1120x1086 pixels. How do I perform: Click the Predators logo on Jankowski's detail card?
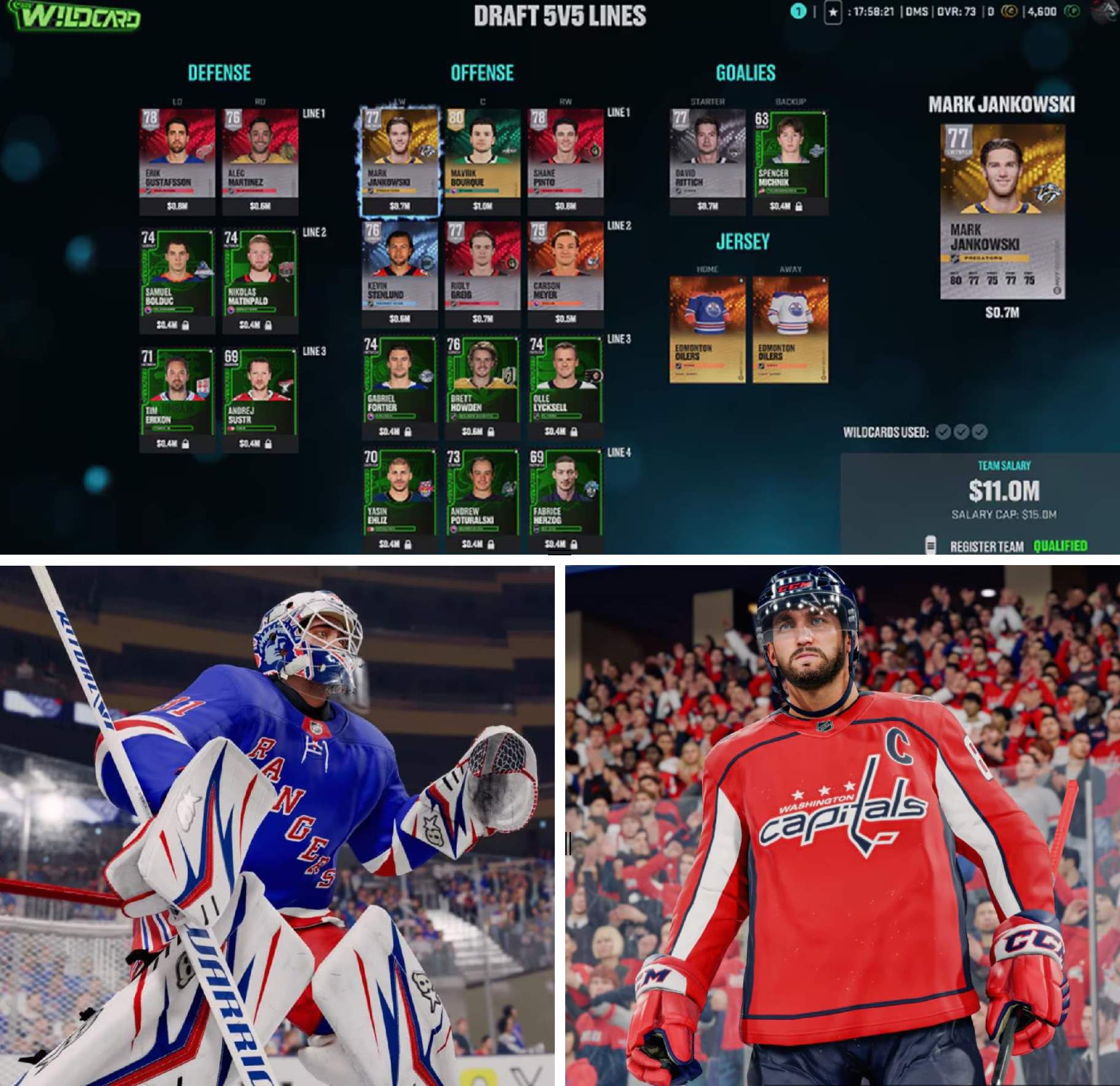[1048, 191]
